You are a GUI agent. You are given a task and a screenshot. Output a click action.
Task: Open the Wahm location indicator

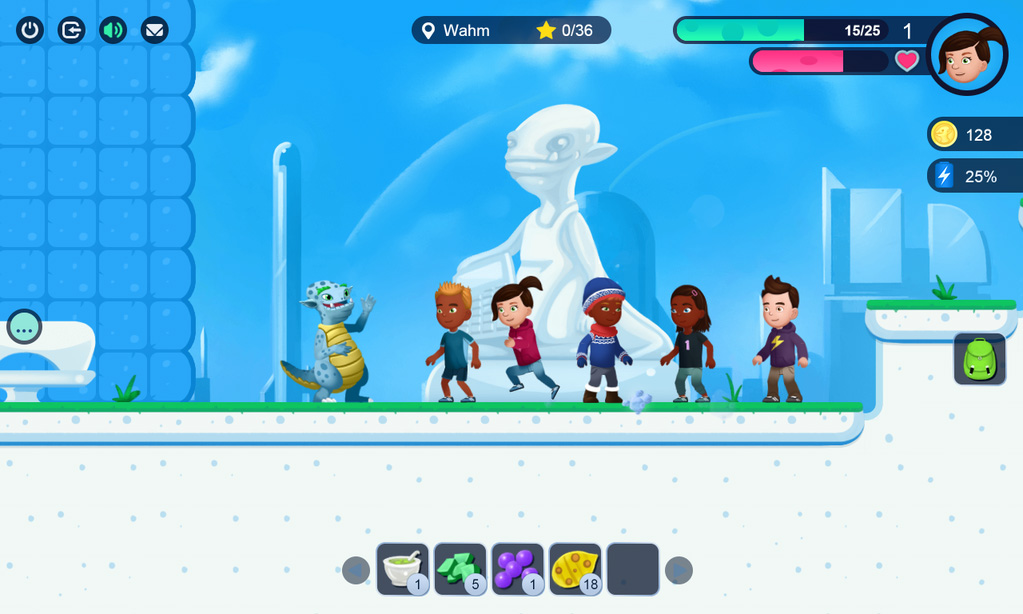(454, 30)
